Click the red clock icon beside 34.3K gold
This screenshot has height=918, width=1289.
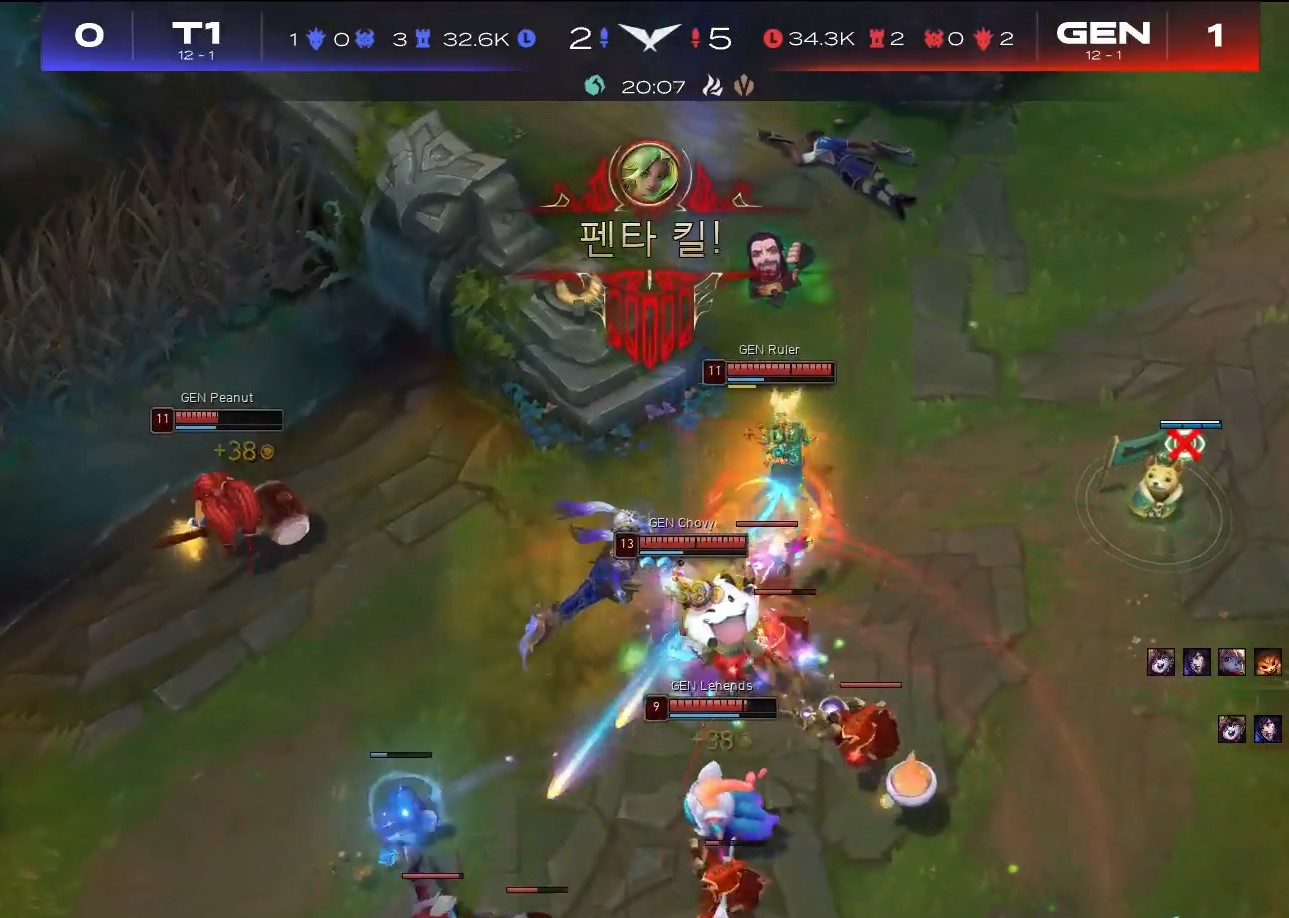776,37
